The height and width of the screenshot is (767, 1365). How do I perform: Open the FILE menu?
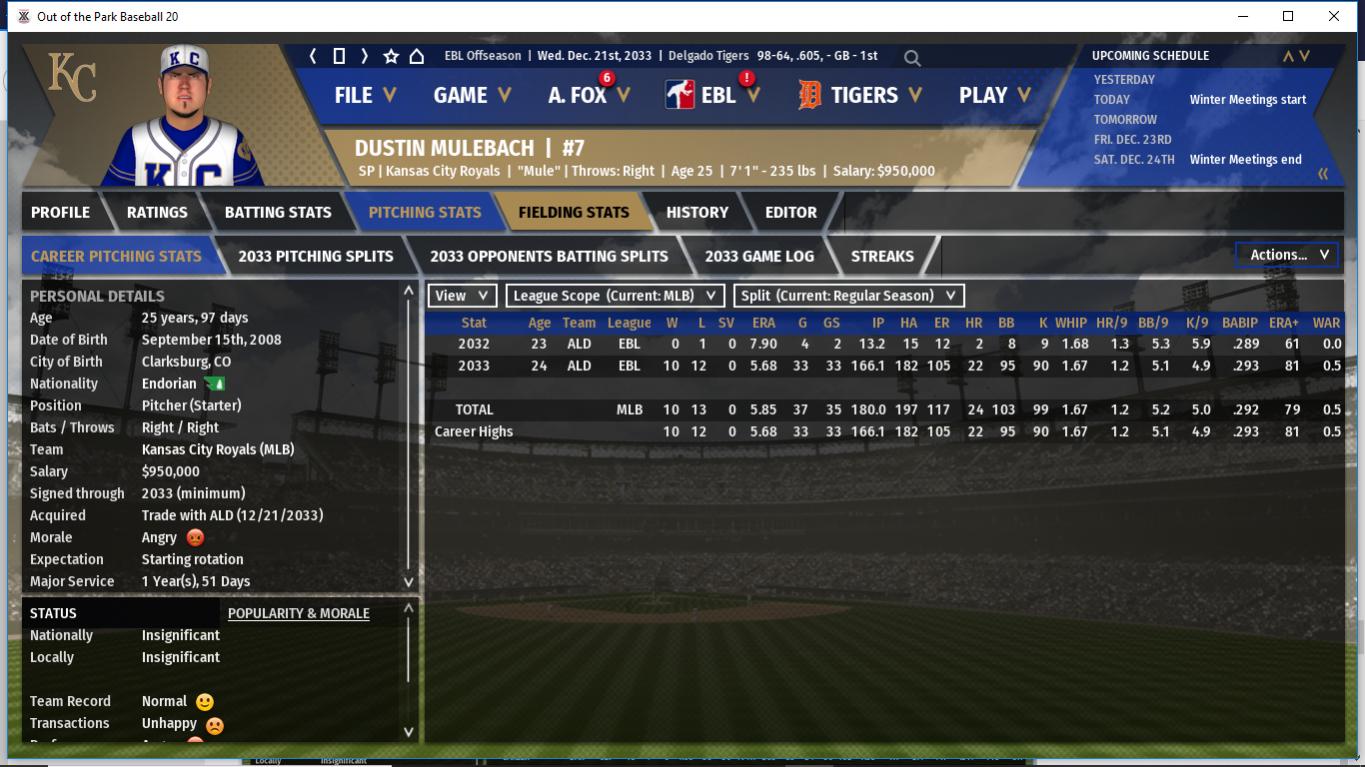[x=365, y=95]
